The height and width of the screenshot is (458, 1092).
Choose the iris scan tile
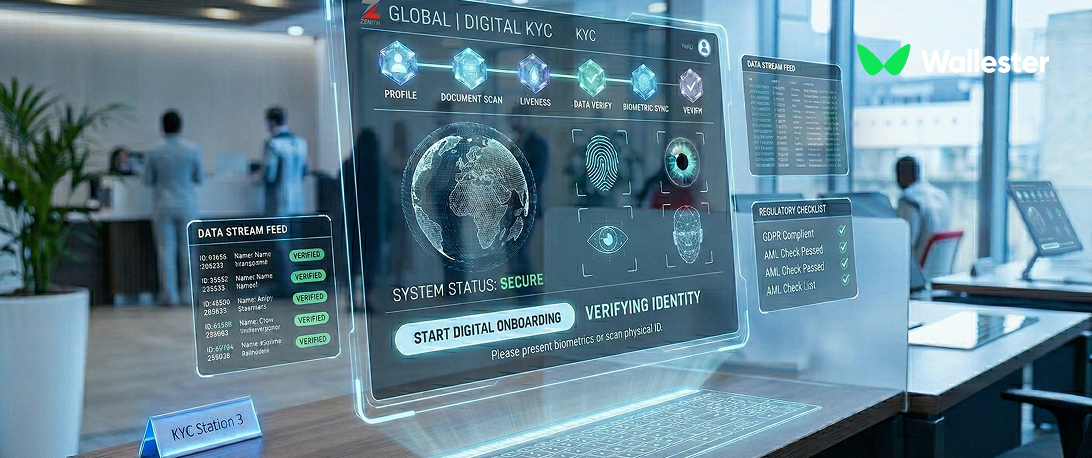pos(685,161)
